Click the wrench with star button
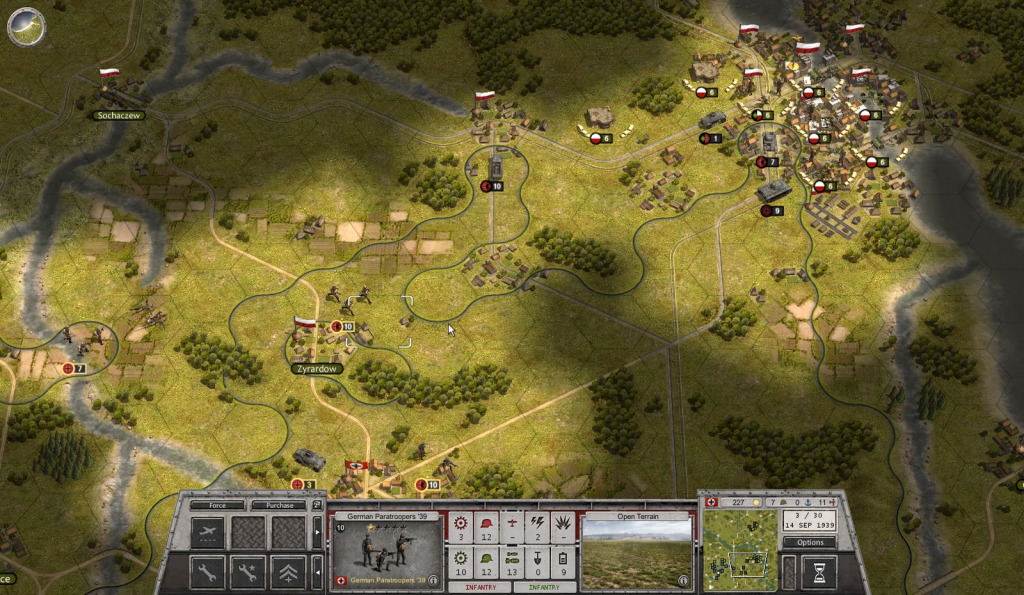 (x=248, y=571)
